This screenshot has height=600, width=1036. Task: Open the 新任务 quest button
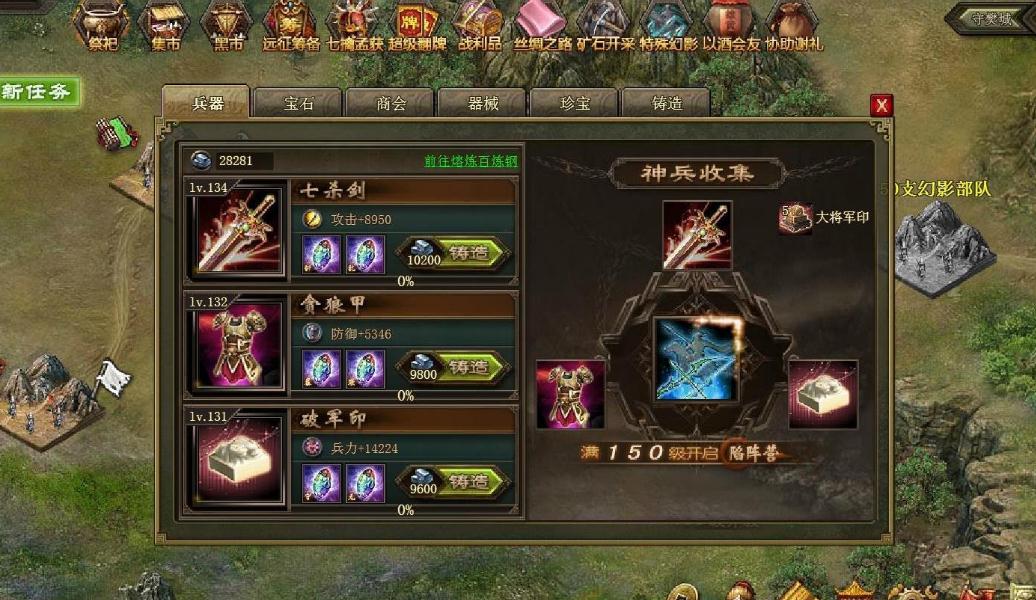tap(37, 92)
